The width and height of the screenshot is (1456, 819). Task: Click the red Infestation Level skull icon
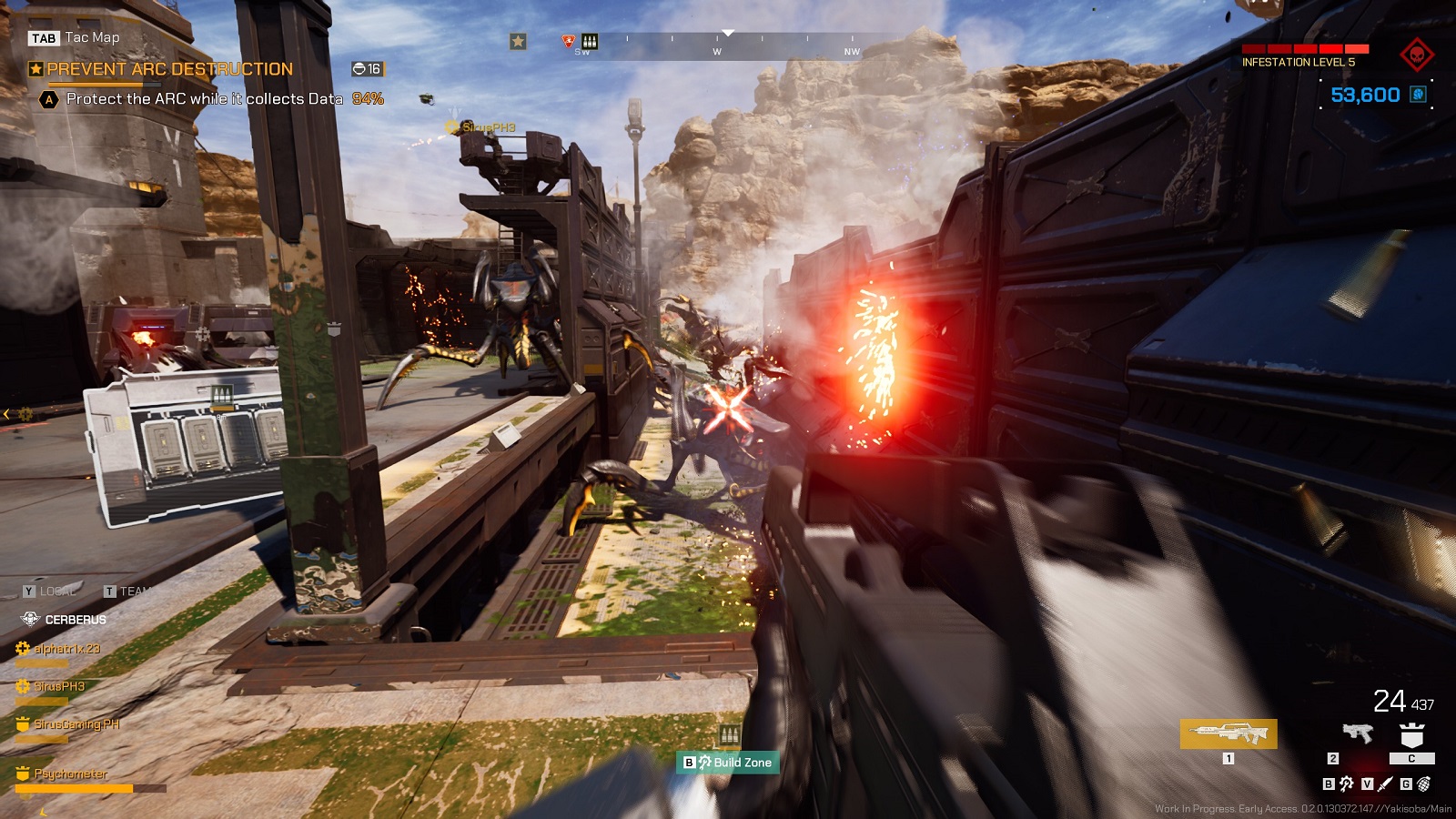[x=1416, y=55]
